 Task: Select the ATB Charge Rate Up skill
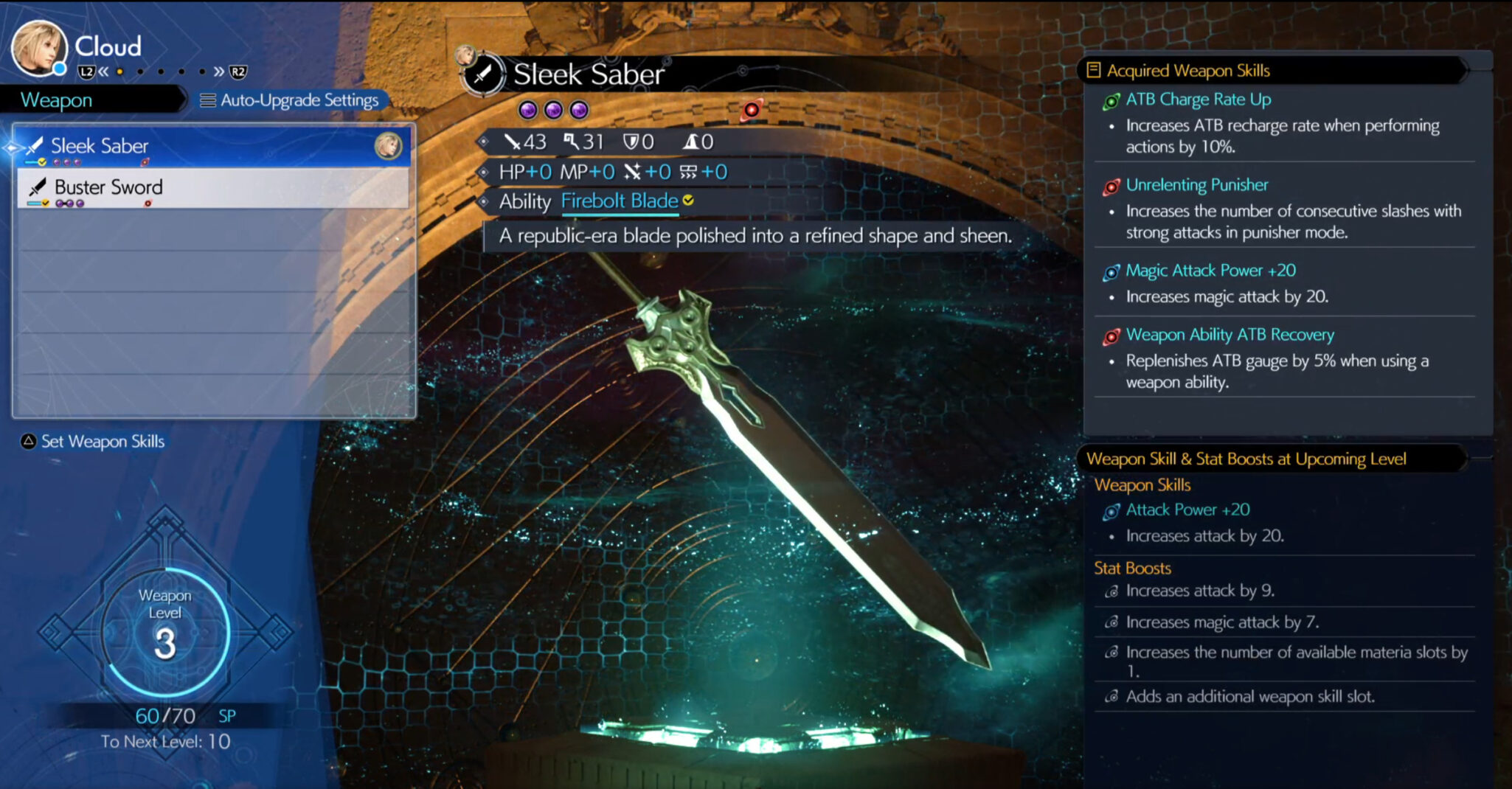1198,100
